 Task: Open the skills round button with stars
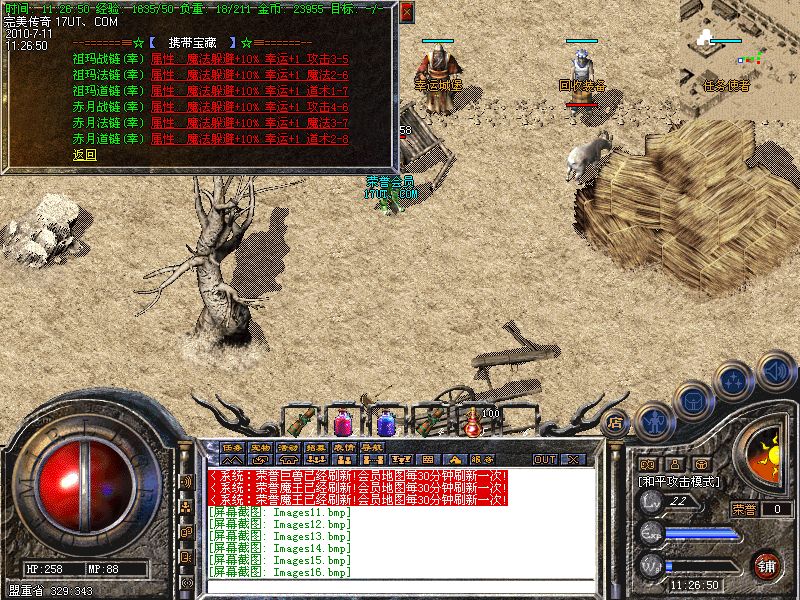(x=735, y=381)
